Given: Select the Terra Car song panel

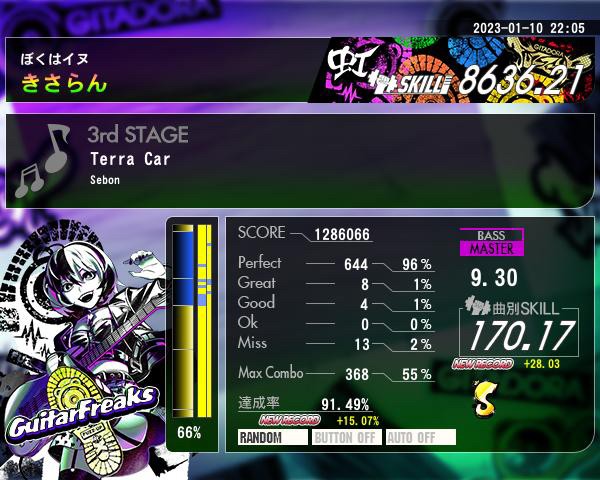Looking at the screenshot, I should pyautogui.click(x=300, y=160).
